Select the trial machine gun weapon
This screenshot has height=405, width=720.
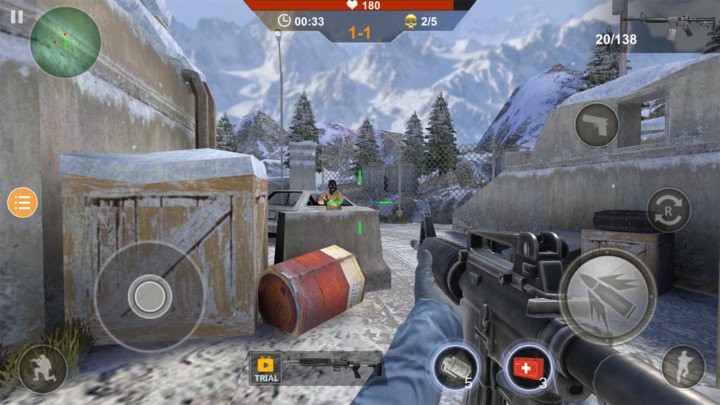tap(316, 368)
